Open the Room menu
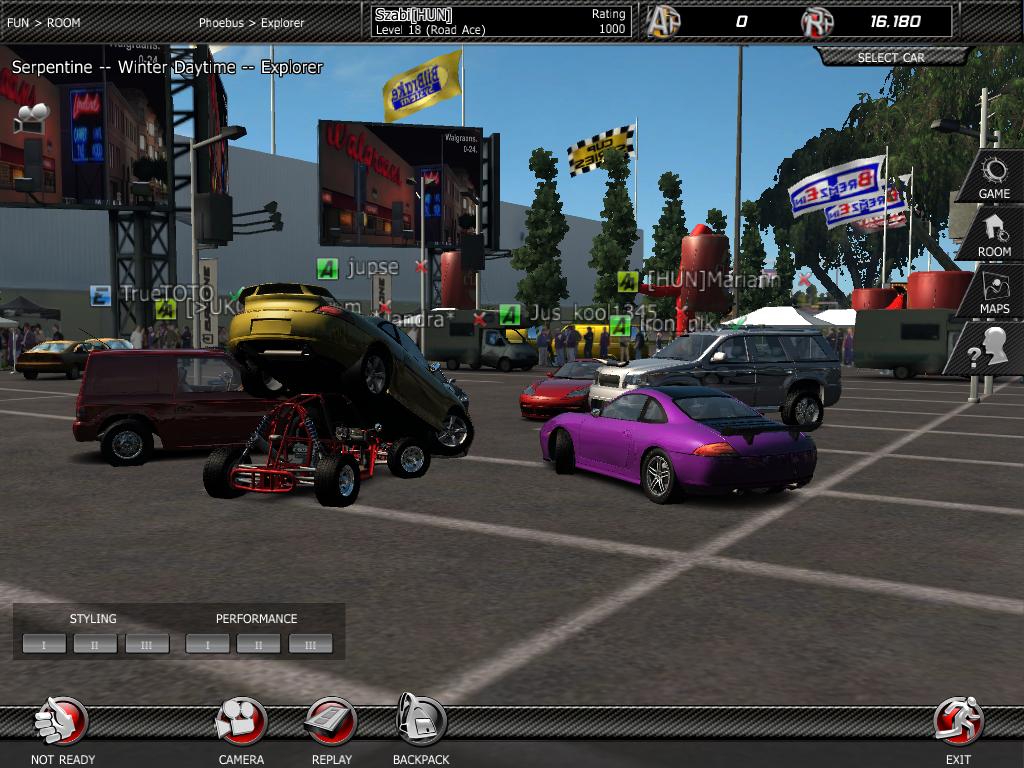This screenshot has width=1024, height=768. pos(994,235)
